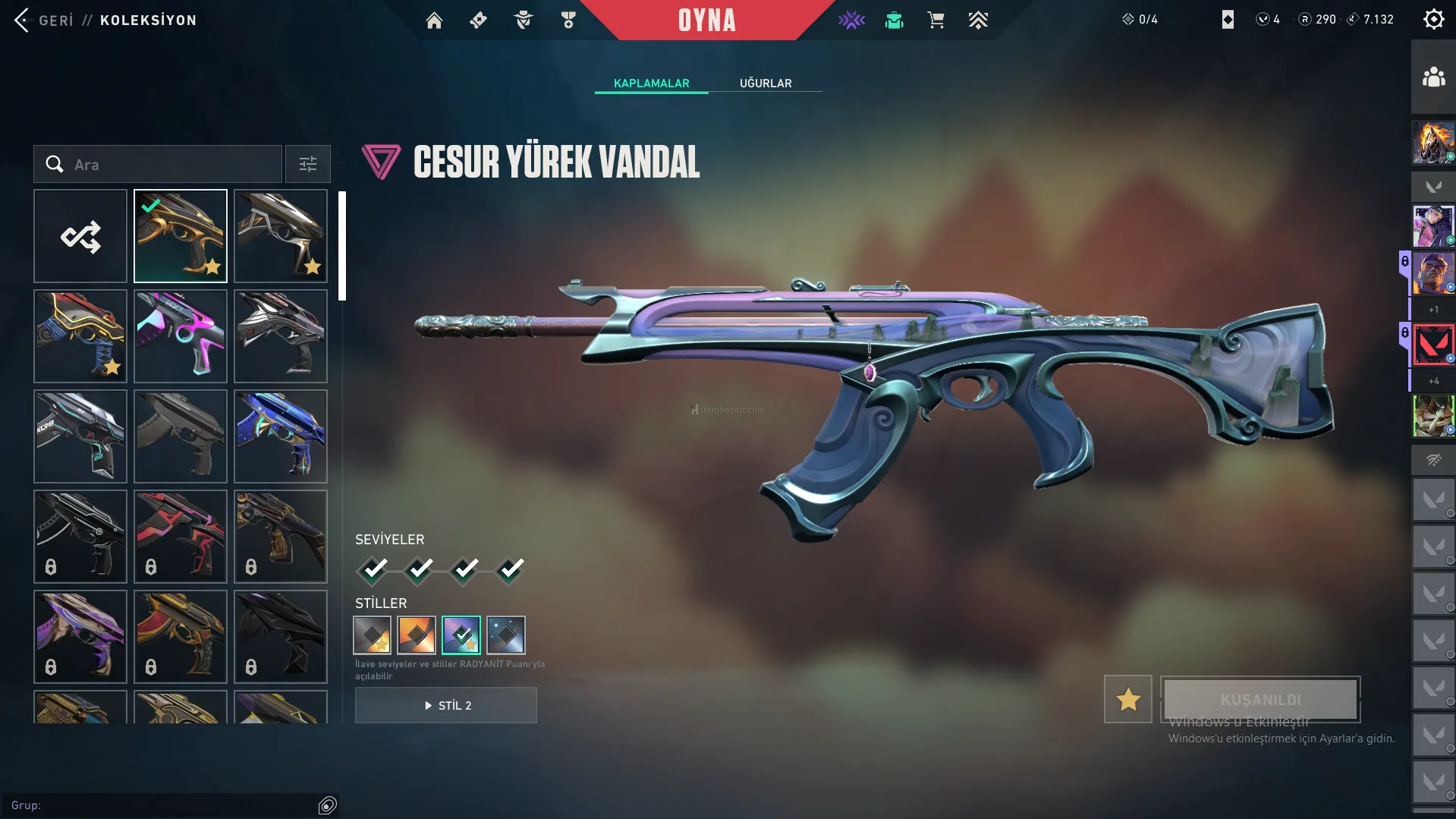Viewport: 1456px width, 819px height.
Task: Open the battle pass star icon
Action: click(851, 20)
